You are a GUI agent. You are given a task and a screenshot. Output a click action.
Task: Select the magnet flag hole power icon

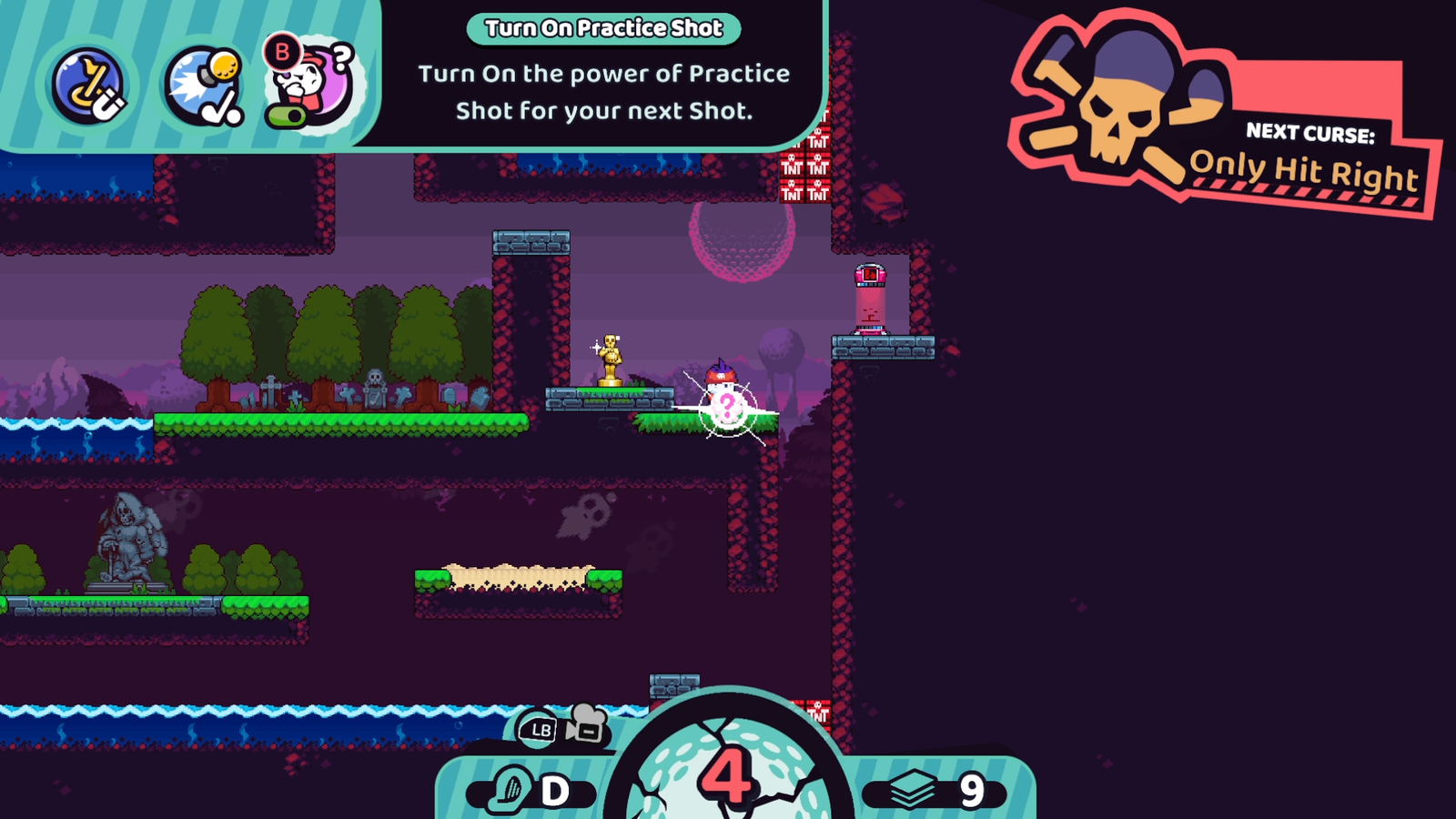click(88, 85)
